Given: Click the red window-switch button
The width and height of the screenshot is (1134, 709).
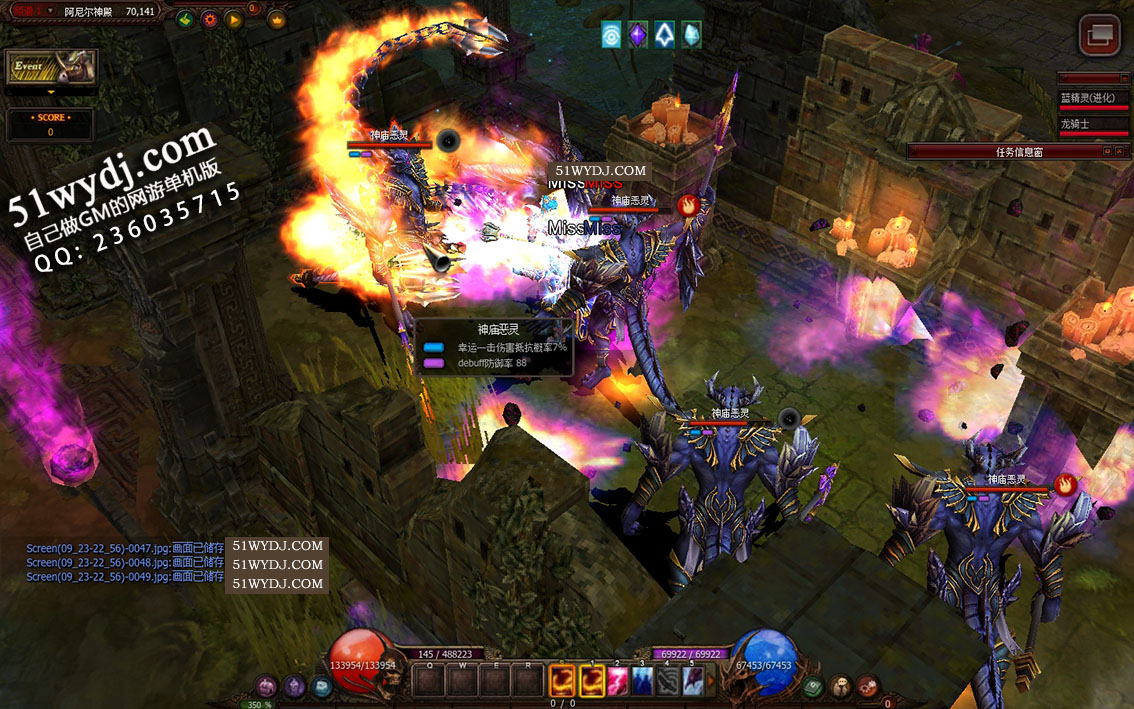Looking at the screenshot, I should 1099,35.
